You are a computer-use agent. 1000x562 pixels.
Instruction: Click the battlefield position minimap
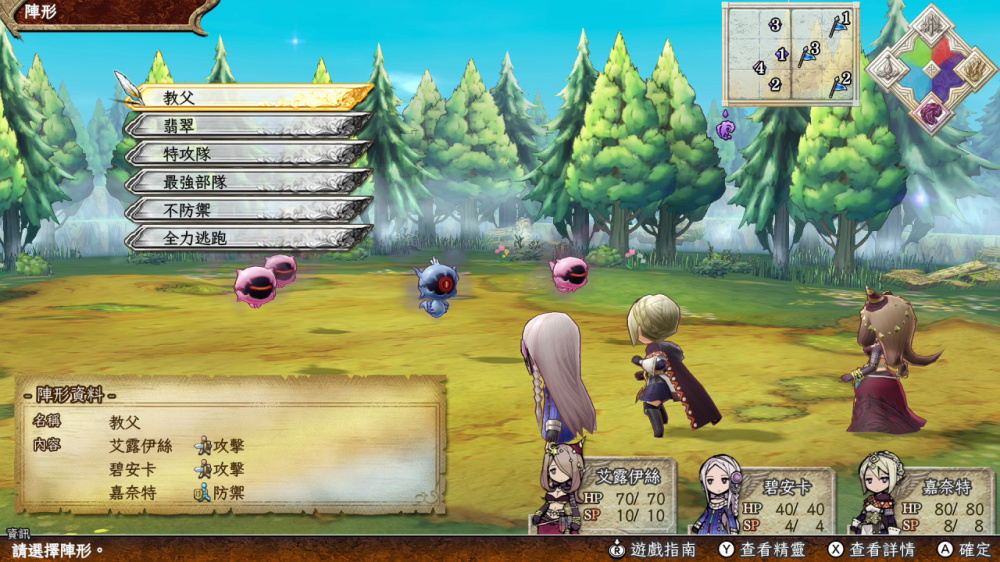[790, 54]
